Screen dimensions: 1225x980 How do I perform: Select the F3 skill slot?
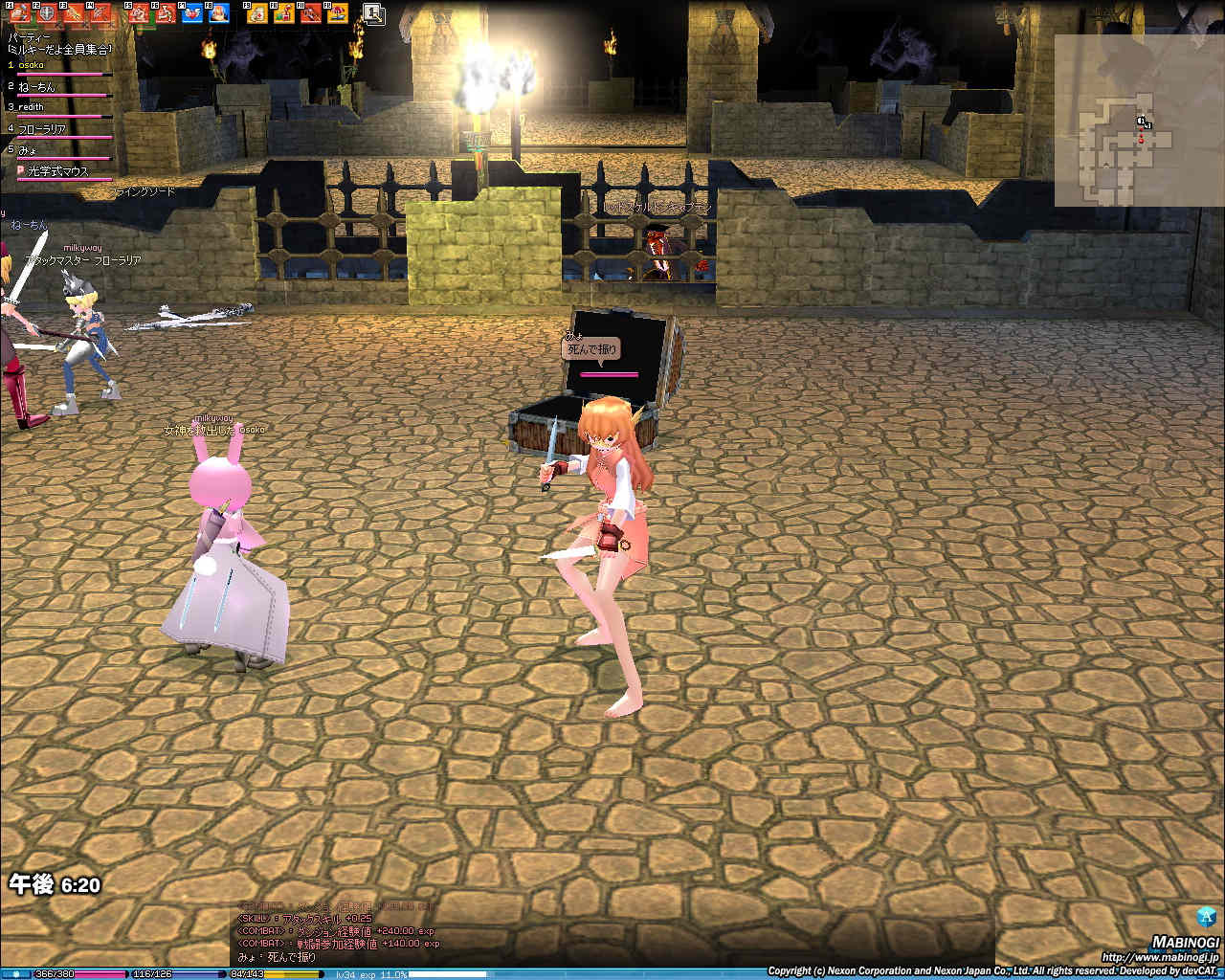tap(74, 12)
